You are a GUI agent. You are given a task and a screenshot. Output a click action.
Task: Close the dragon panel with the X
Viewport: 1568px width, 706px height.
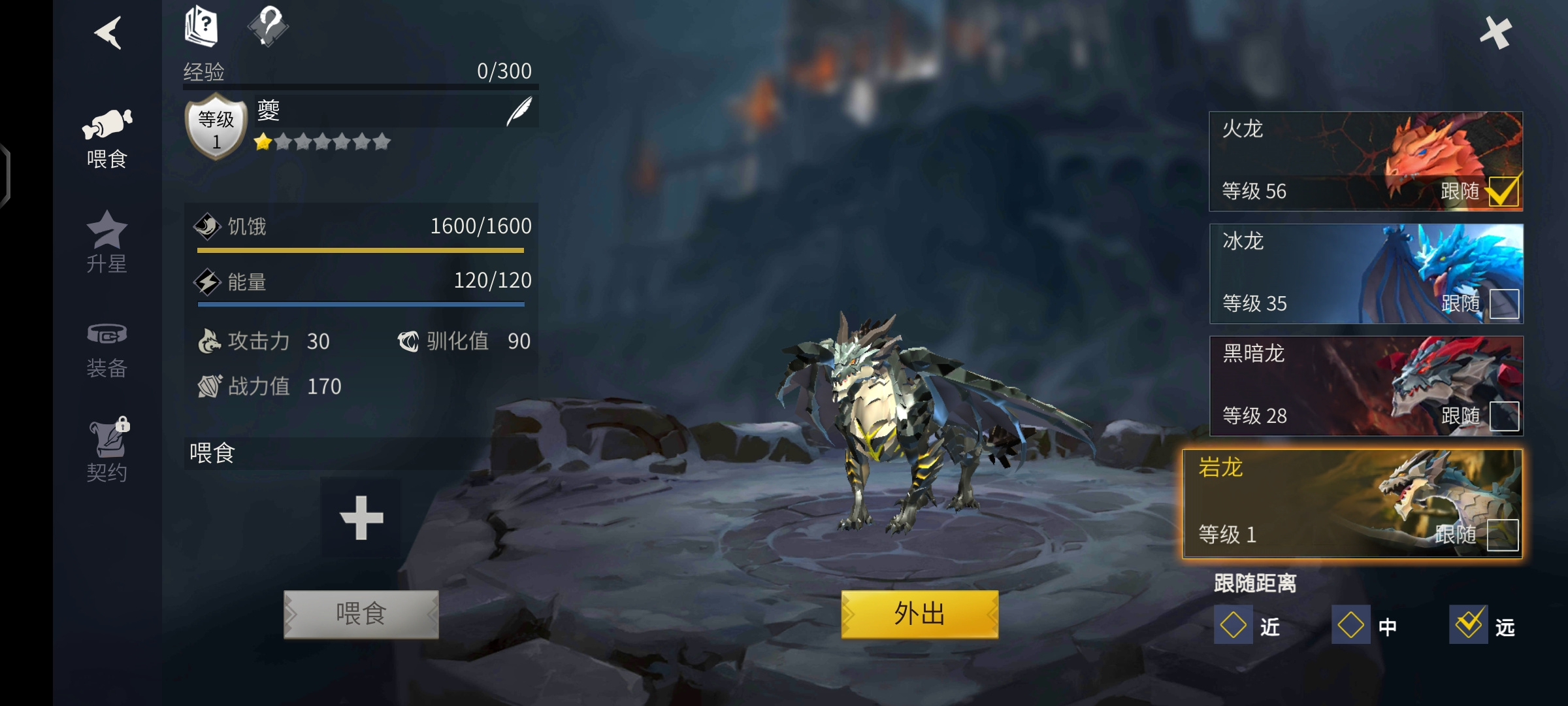[1495, 33]
